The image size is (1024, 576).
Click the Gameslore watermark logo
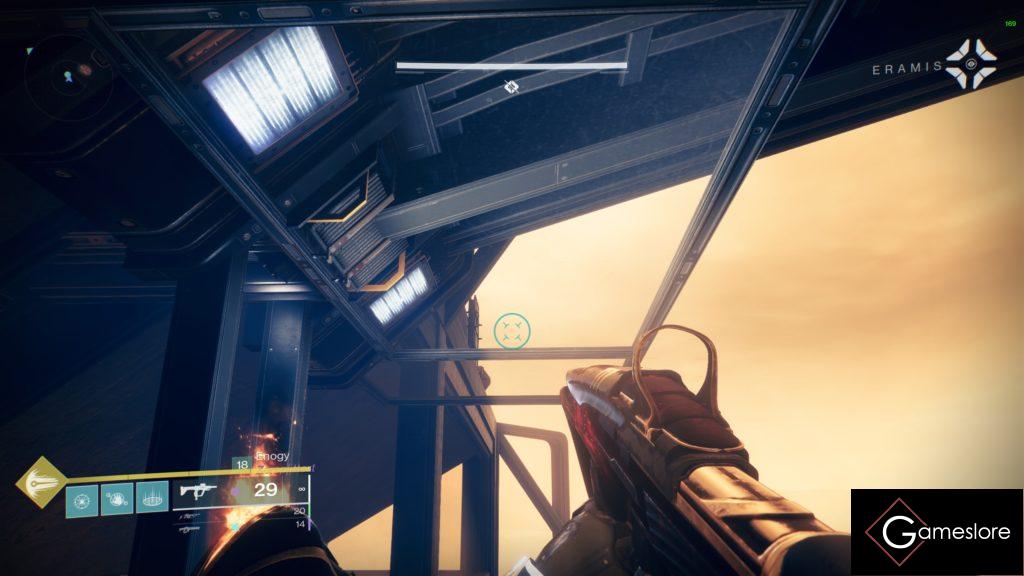point(937,532)
